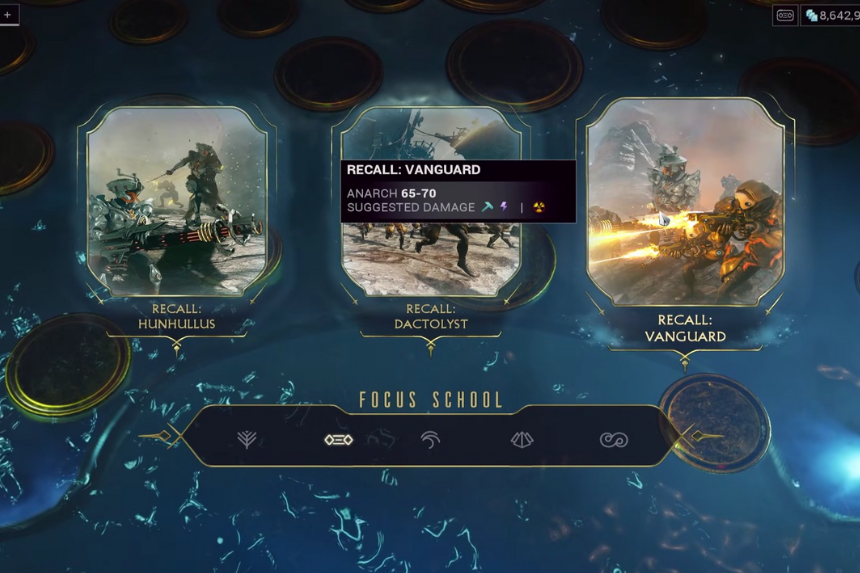Viewport: 860px width, 573px height.
Task: Choose the highlighted diamond-bar focus school icon
Action: pos(338,439)
